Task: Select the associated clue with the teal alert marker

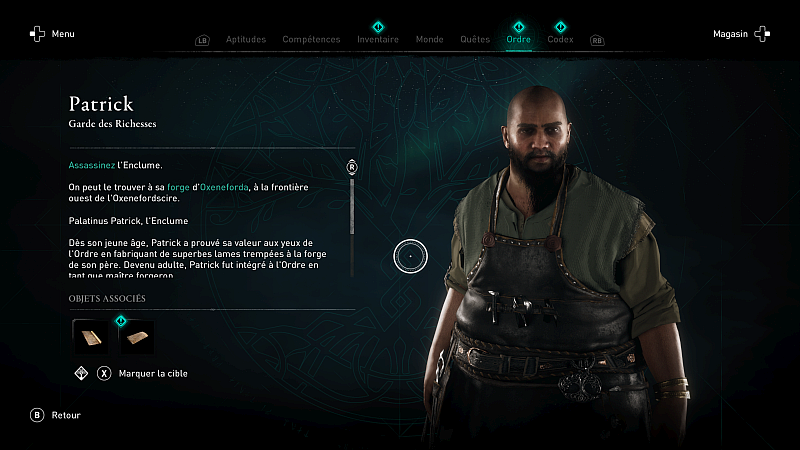Action: coord(136,336)
